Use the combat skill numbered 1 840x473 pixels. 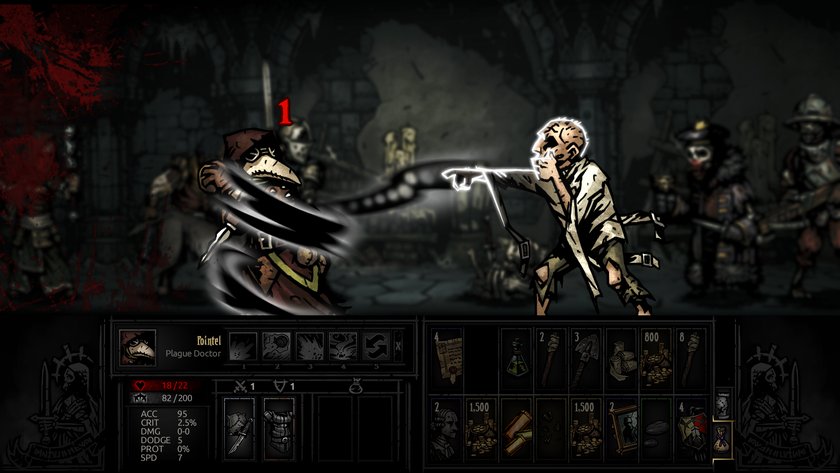243,346
